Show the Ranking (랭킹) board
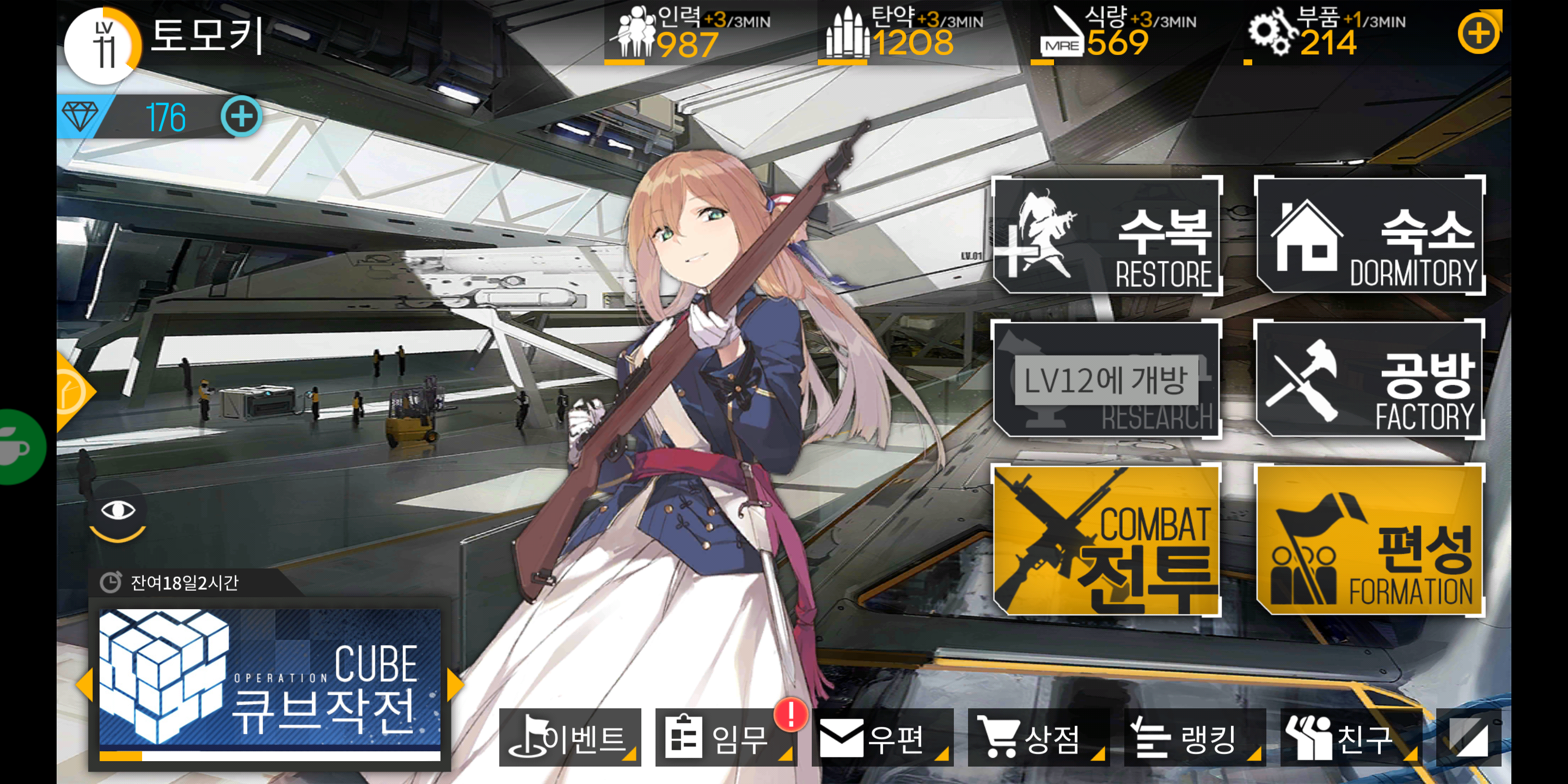1568x784 pixels. [x=1195, y=738]
